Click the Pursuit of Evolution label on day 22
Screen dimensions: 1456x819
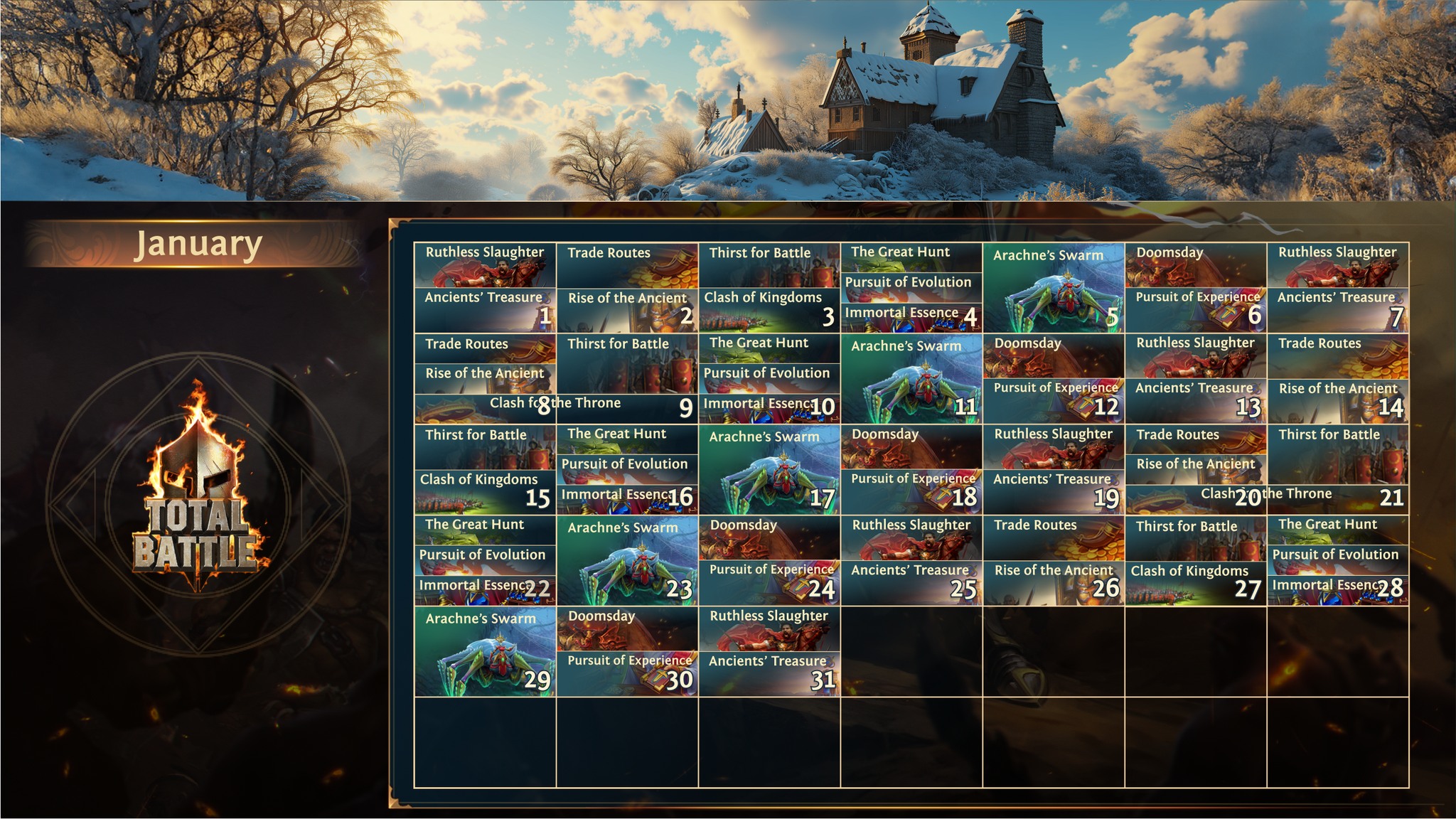[483, 556]
